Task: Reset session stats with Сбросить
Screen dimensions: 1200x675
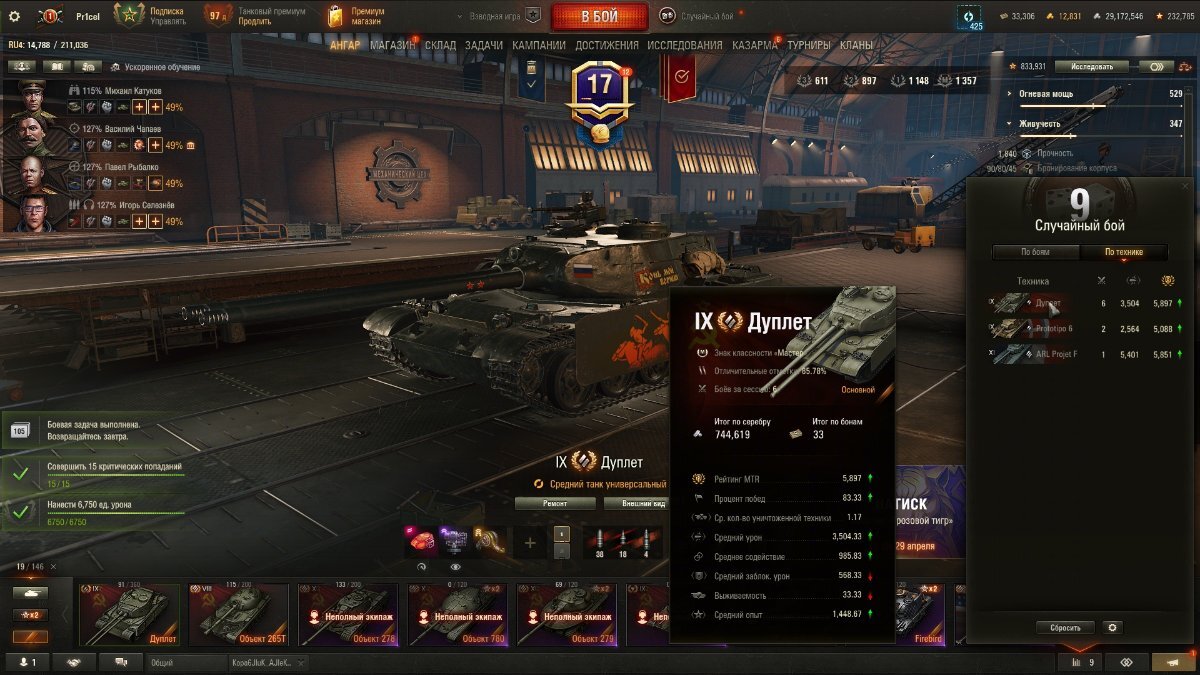Action: (1065, 628)
